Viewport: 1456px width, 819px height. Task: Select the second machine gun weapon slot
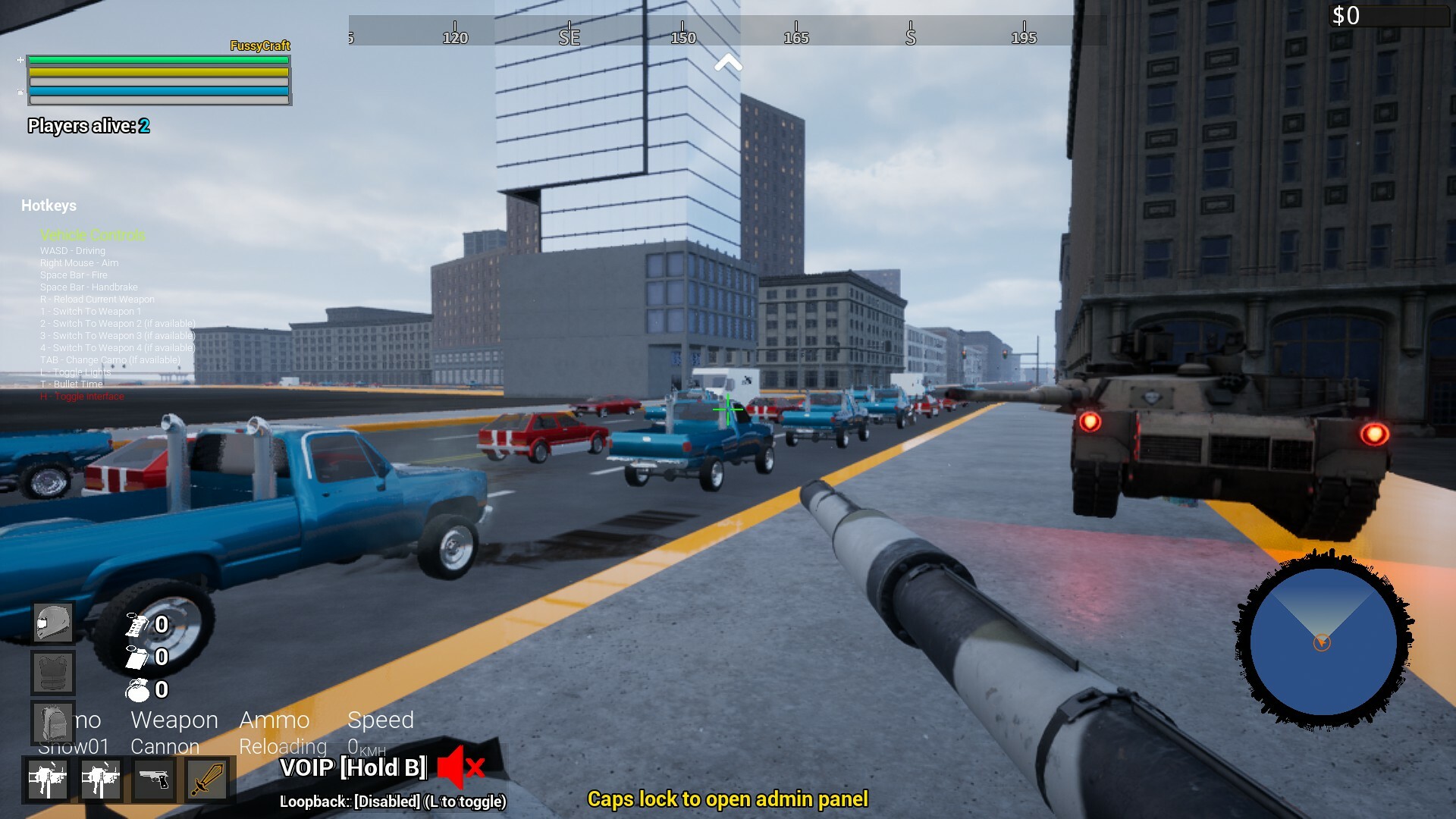(x=102, y=780)
